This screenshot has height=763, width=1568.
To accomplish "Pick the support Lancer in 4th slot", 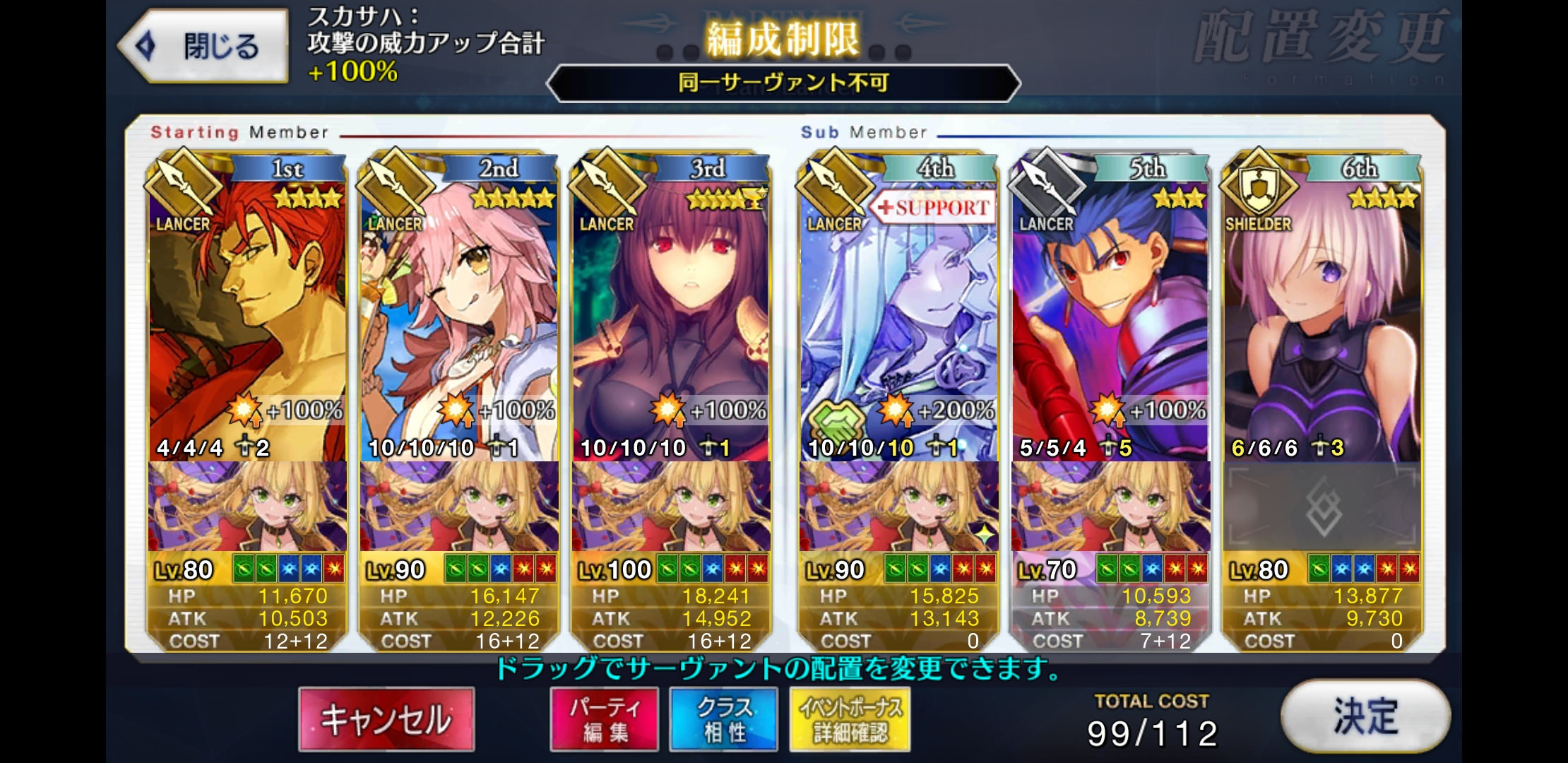I will click(x=898, y=318).
